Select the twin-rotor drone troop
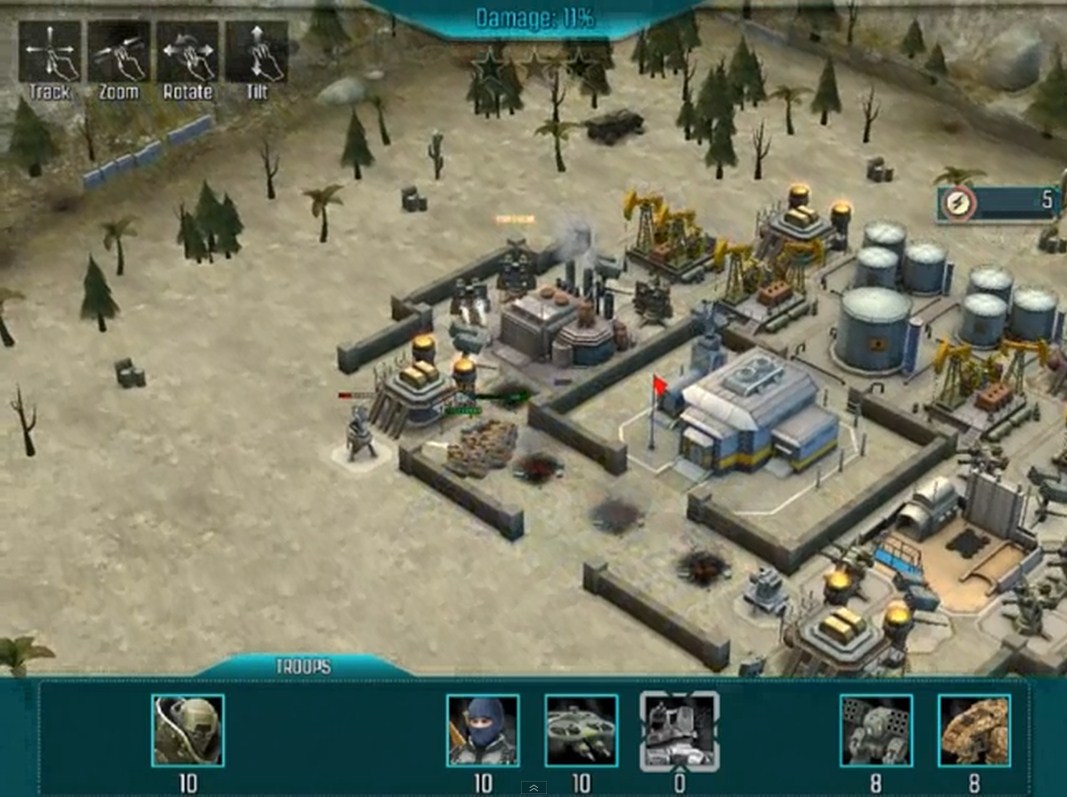The height and width of the screenshot is (797, 1067). 581,730
